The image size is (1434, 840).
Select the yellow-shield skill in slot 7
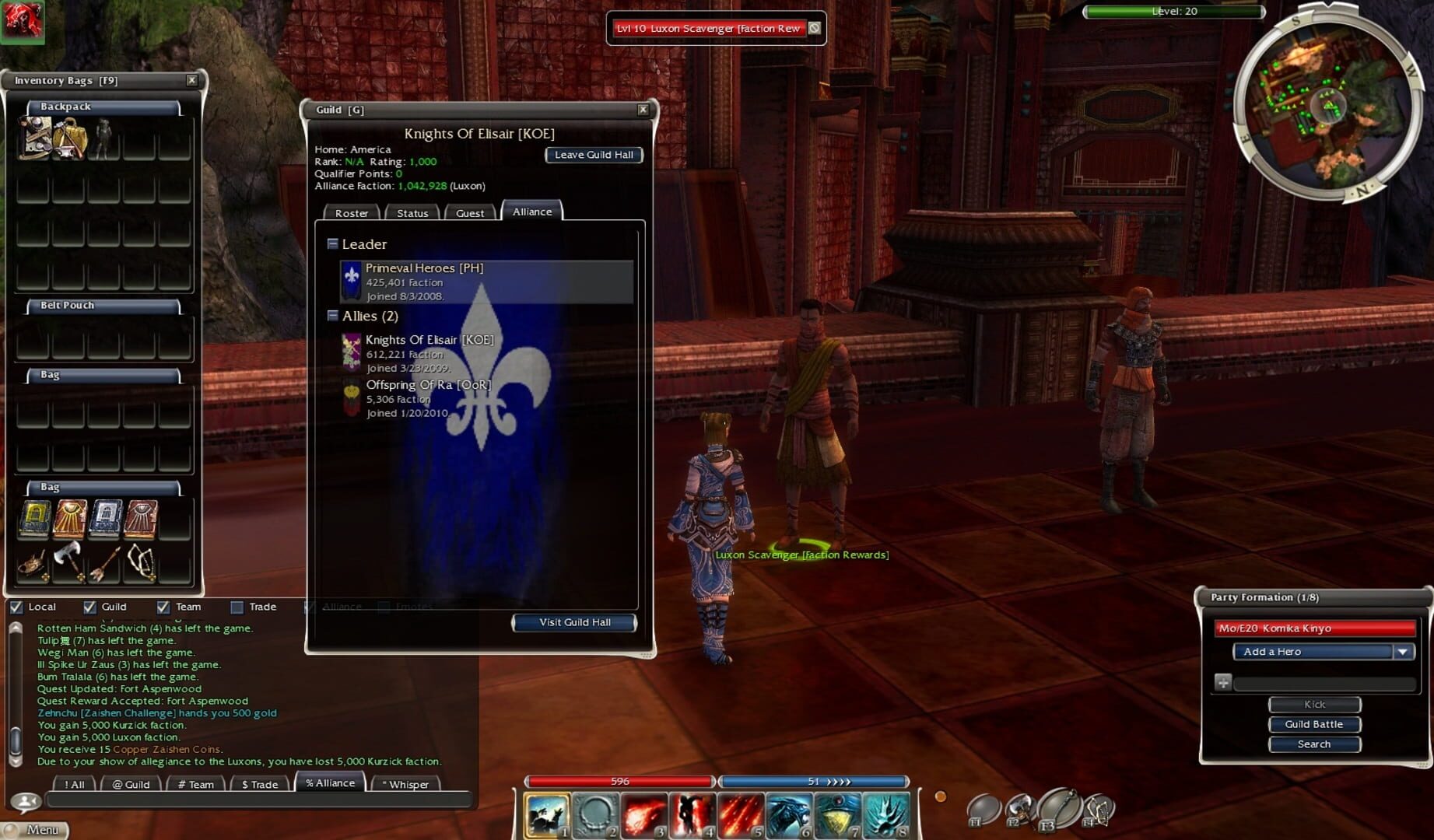pyautogui.click(x=836, y=813)
